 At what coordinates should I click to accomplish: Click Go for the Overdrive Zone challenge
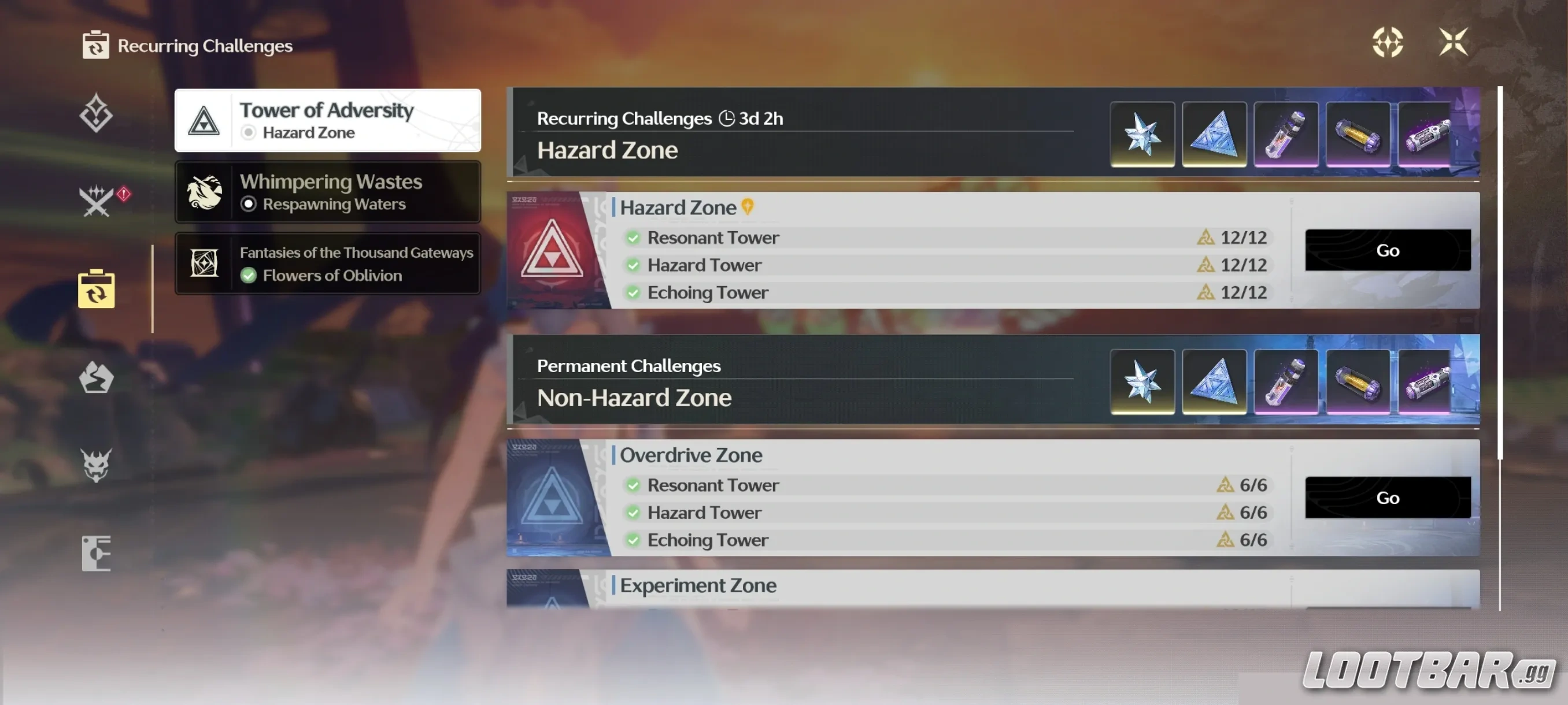(x=1387, y=498)
